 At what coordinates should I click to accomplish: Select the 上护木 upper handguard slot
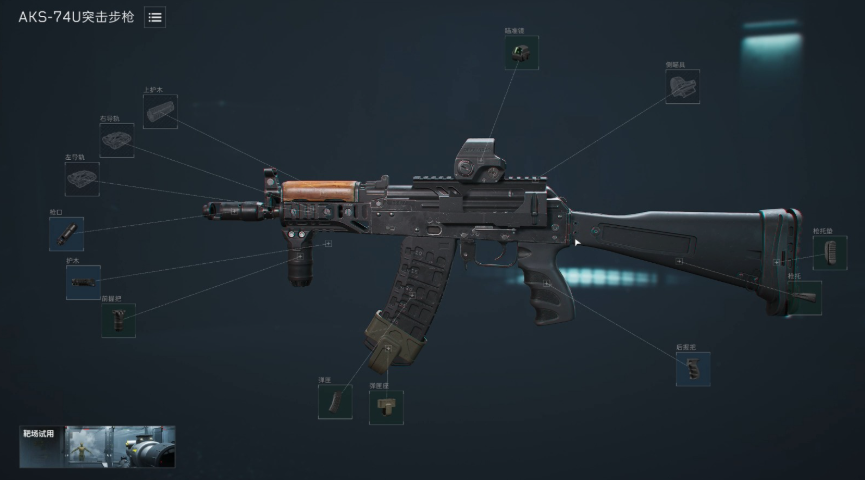coord(160,111)
